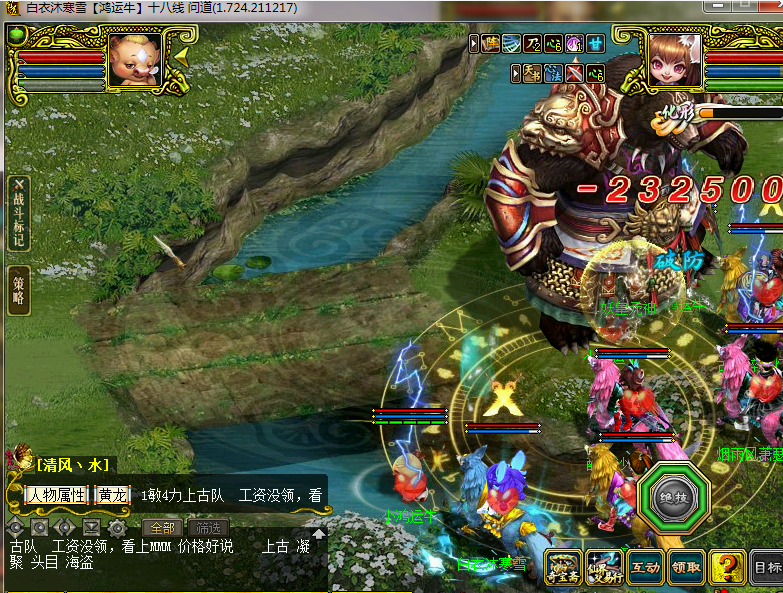The width and height of the screenshot is (783, 593).
Task: Open the 筛选 chat filter
Action: point(208,527)
